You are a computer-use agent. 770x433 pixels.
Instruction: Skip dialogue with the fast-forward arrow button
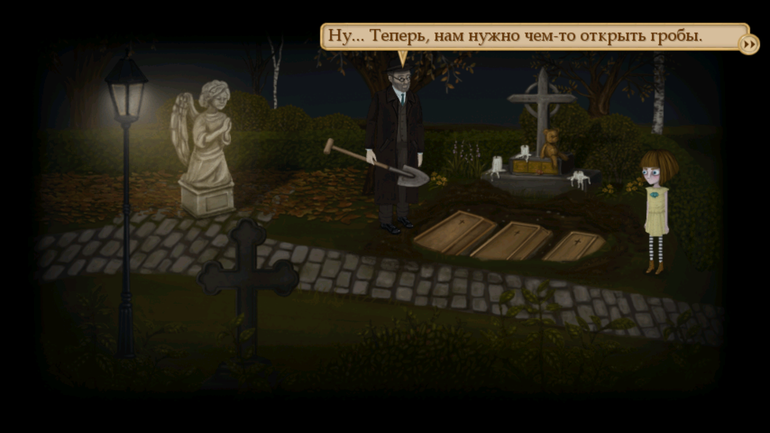[x=748, y=44]
